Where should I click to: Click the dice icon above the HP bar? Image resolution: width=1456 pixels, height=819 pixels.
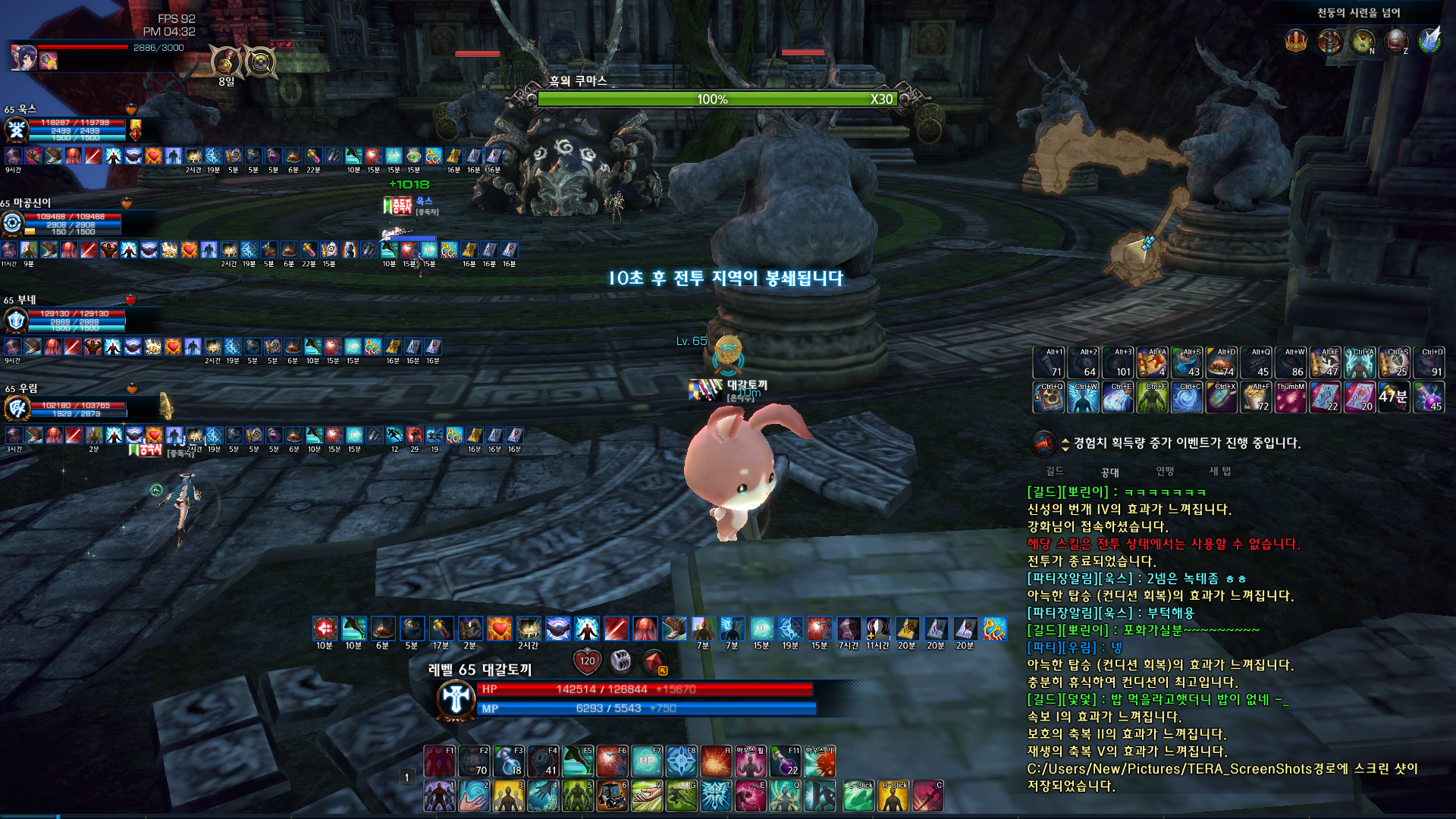tap(621, 661)
